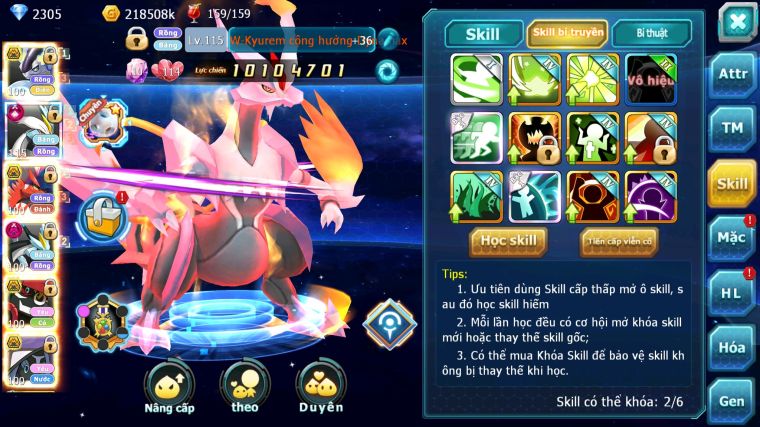Open the HL side tab
Viewport: 760px width, 427px height.
click(x=732, y=293)
